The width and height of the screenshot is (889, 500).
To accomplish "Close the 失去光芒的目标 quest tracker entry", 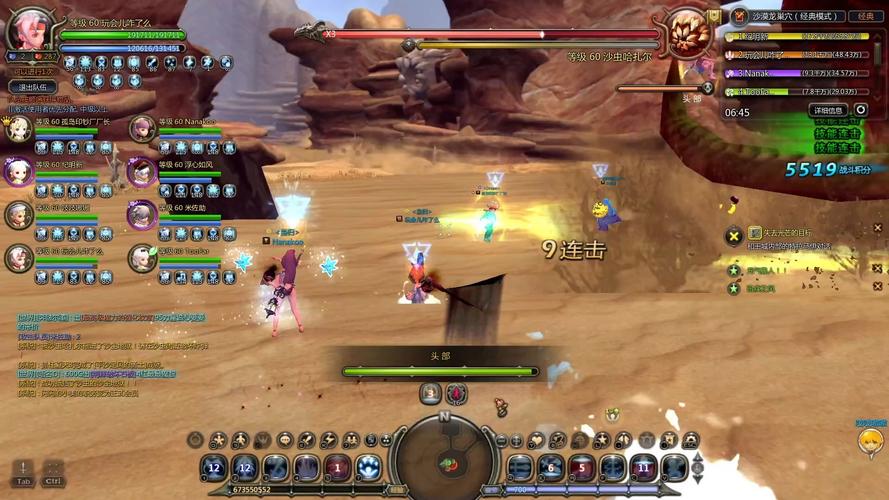I will click(x=878, y=228).
